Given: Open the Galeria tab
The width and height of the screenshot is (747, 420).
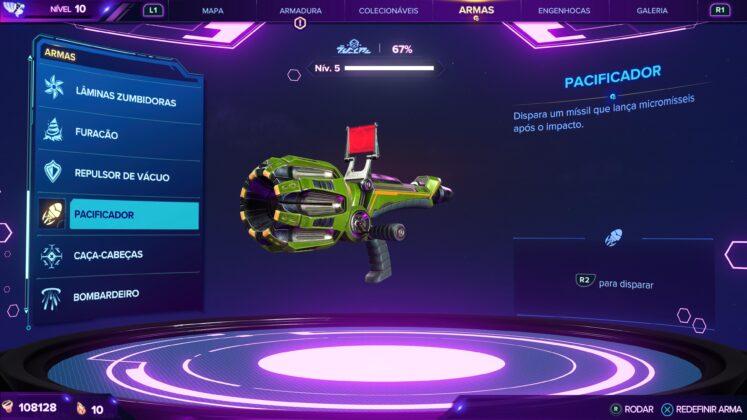Looking at the screenshot, I should 652,11.
